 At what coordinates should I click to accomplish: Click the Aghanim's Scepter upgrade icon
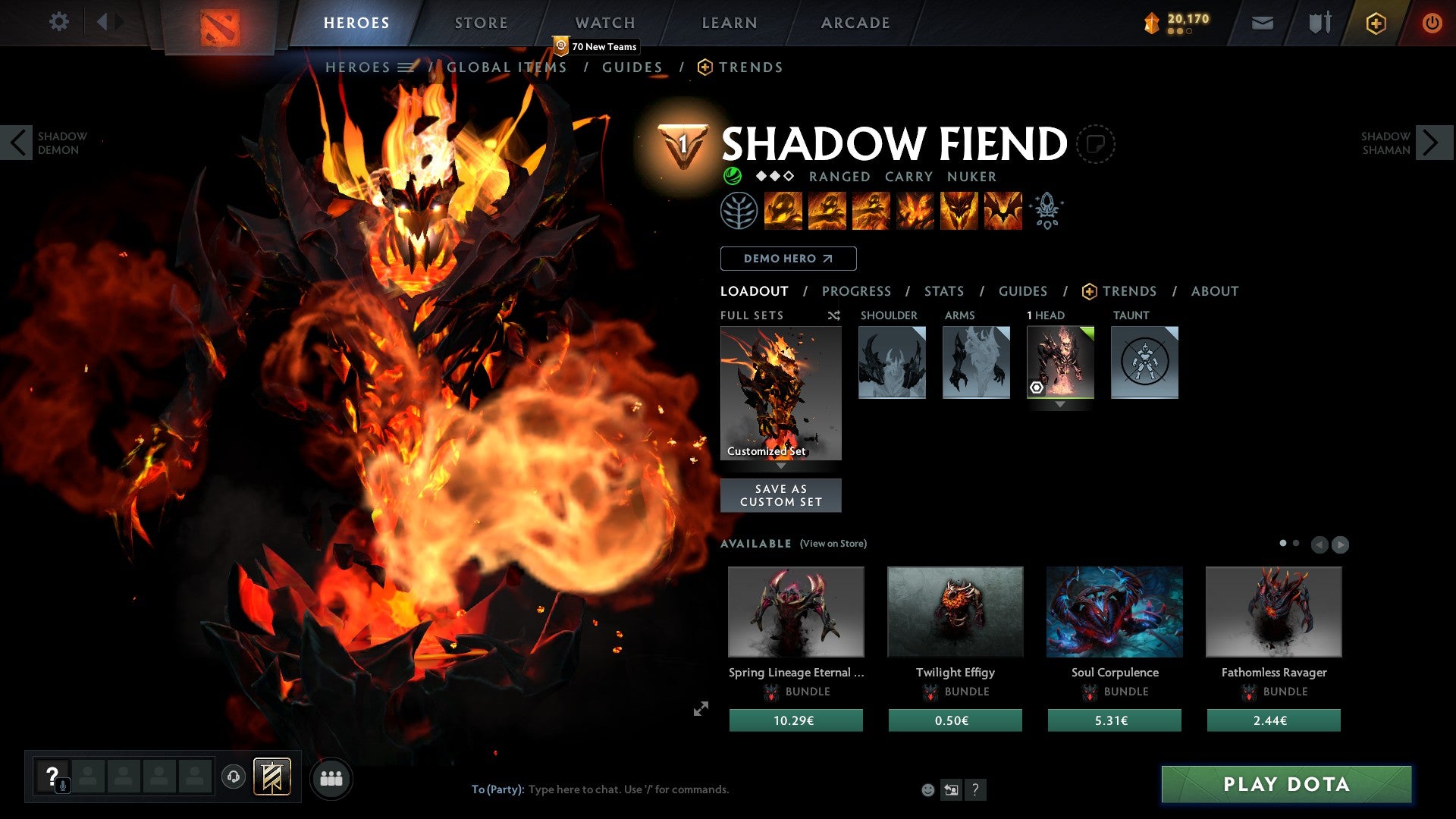pyautogui.click(x=1047, y=211)
